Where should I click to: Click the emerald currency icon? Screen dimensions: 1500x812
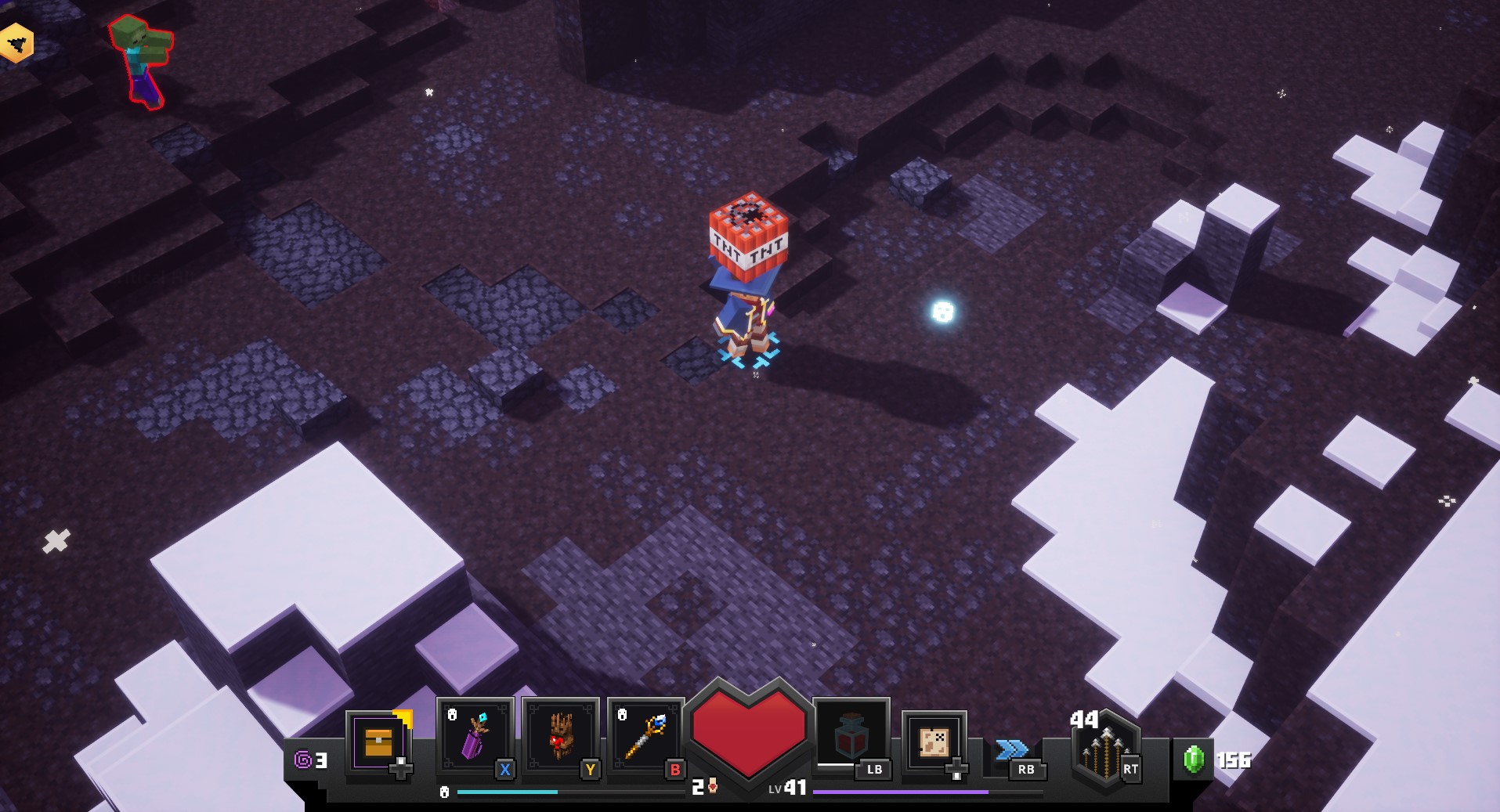[1192, 758]
